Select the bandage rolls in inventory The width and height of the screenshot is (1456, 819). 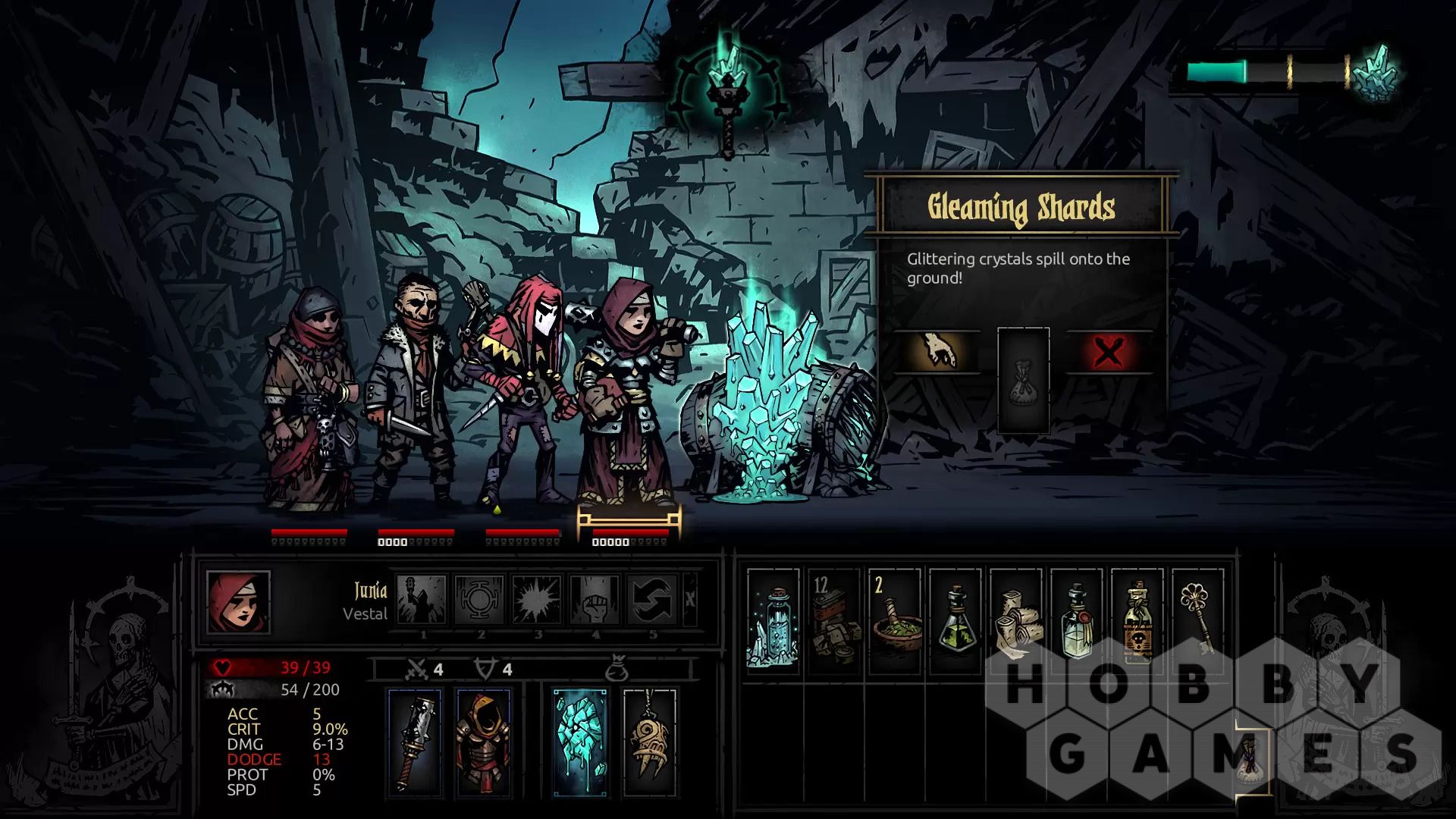(1015, 622)
